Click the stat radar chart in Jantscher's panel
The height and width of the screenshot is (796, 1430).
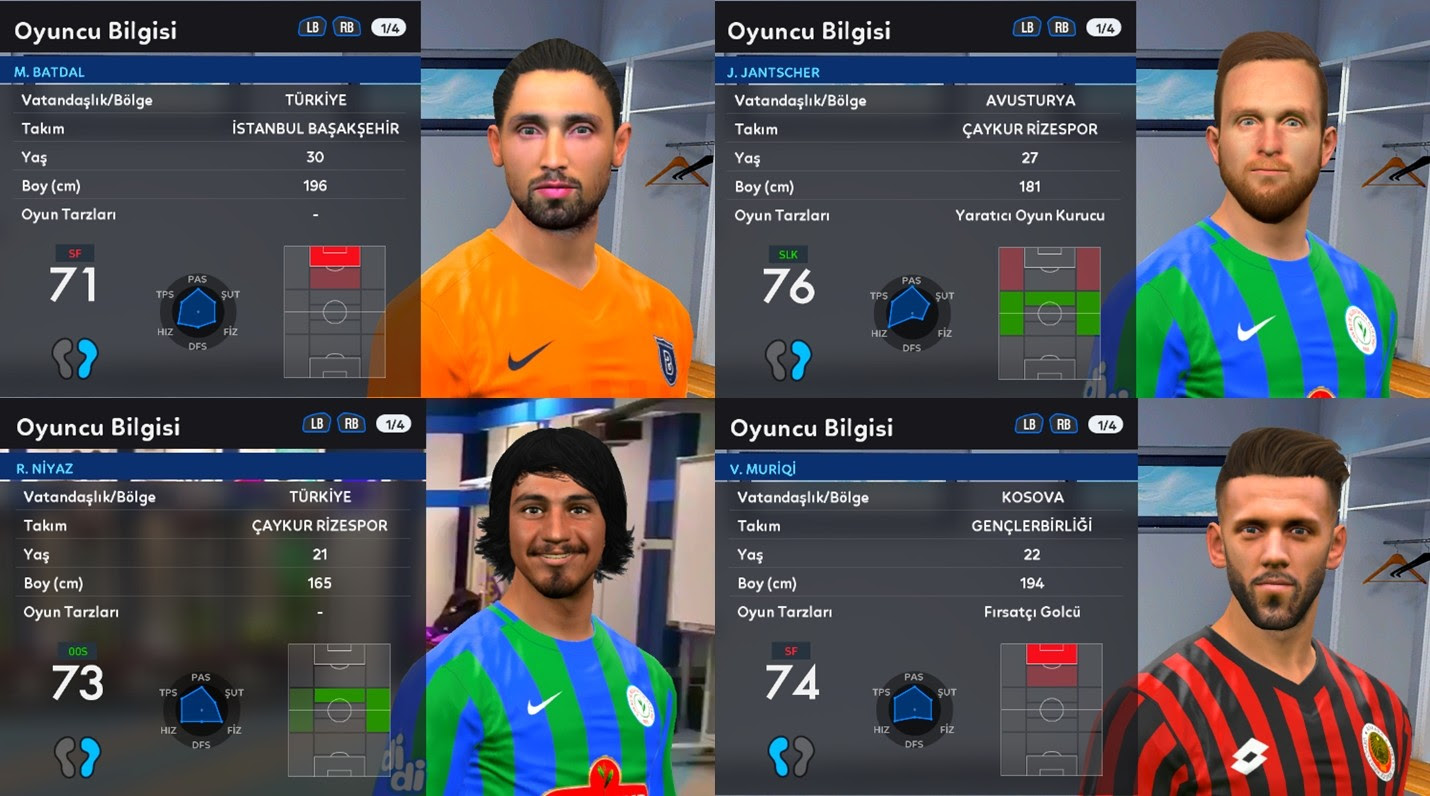click(912, 312)
